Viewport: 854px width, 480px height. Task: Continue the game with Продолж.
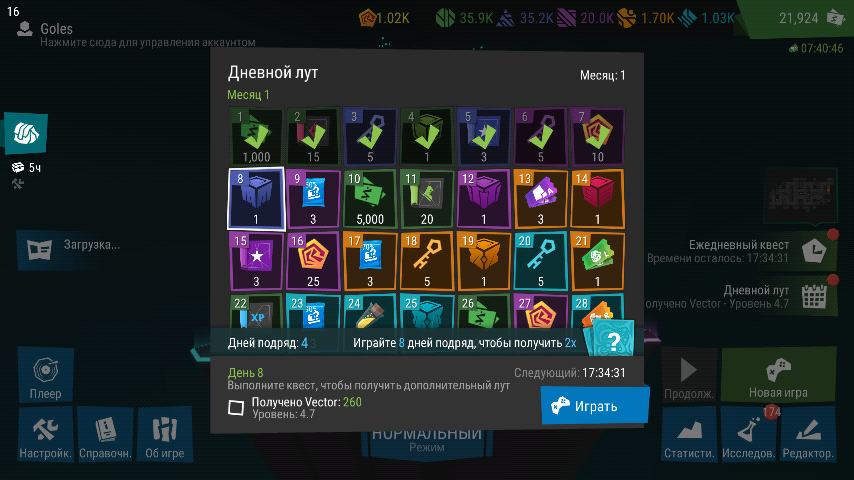688,376
